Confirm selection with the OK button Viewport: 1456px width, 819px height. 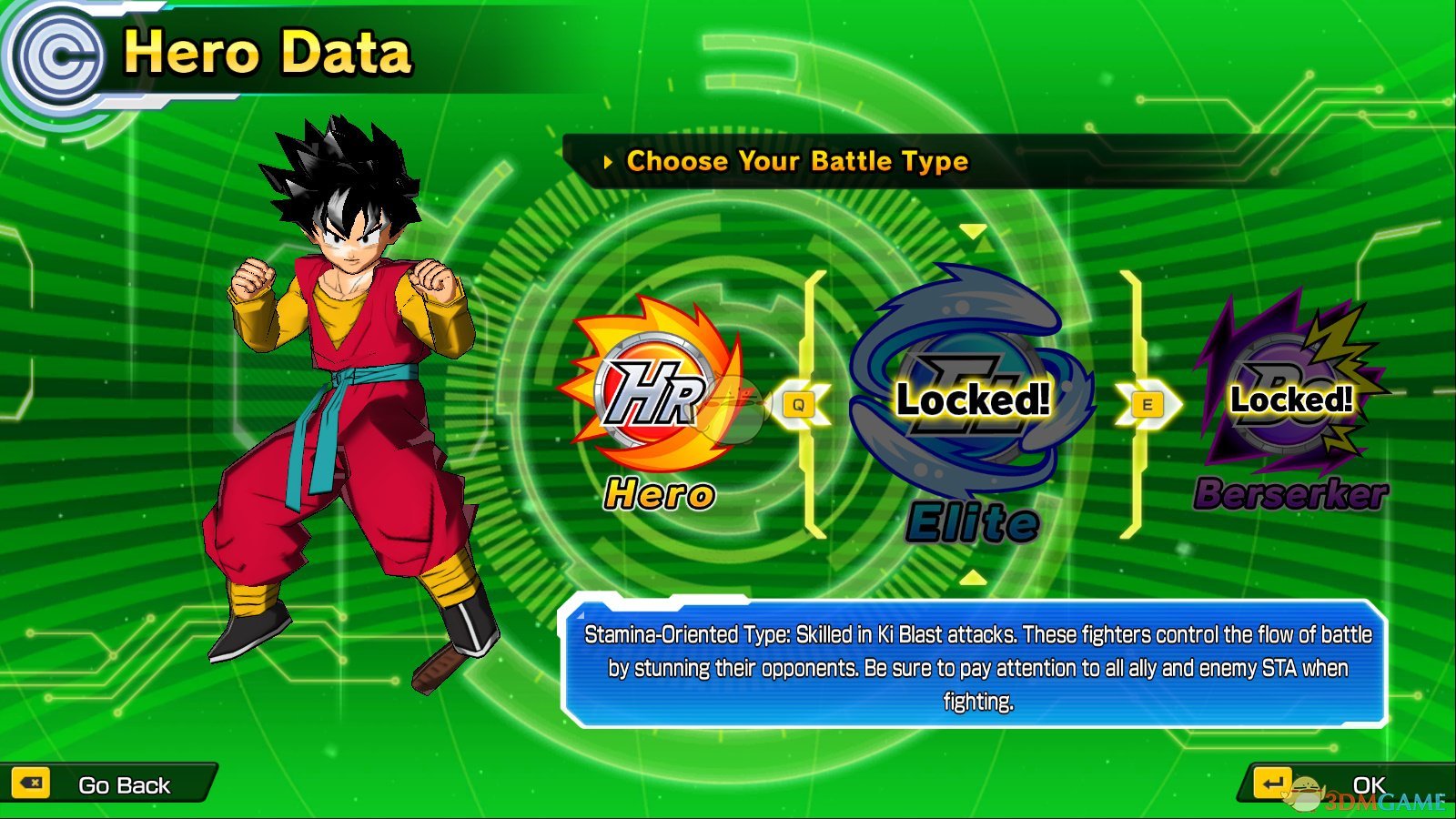pos(1338,784)
